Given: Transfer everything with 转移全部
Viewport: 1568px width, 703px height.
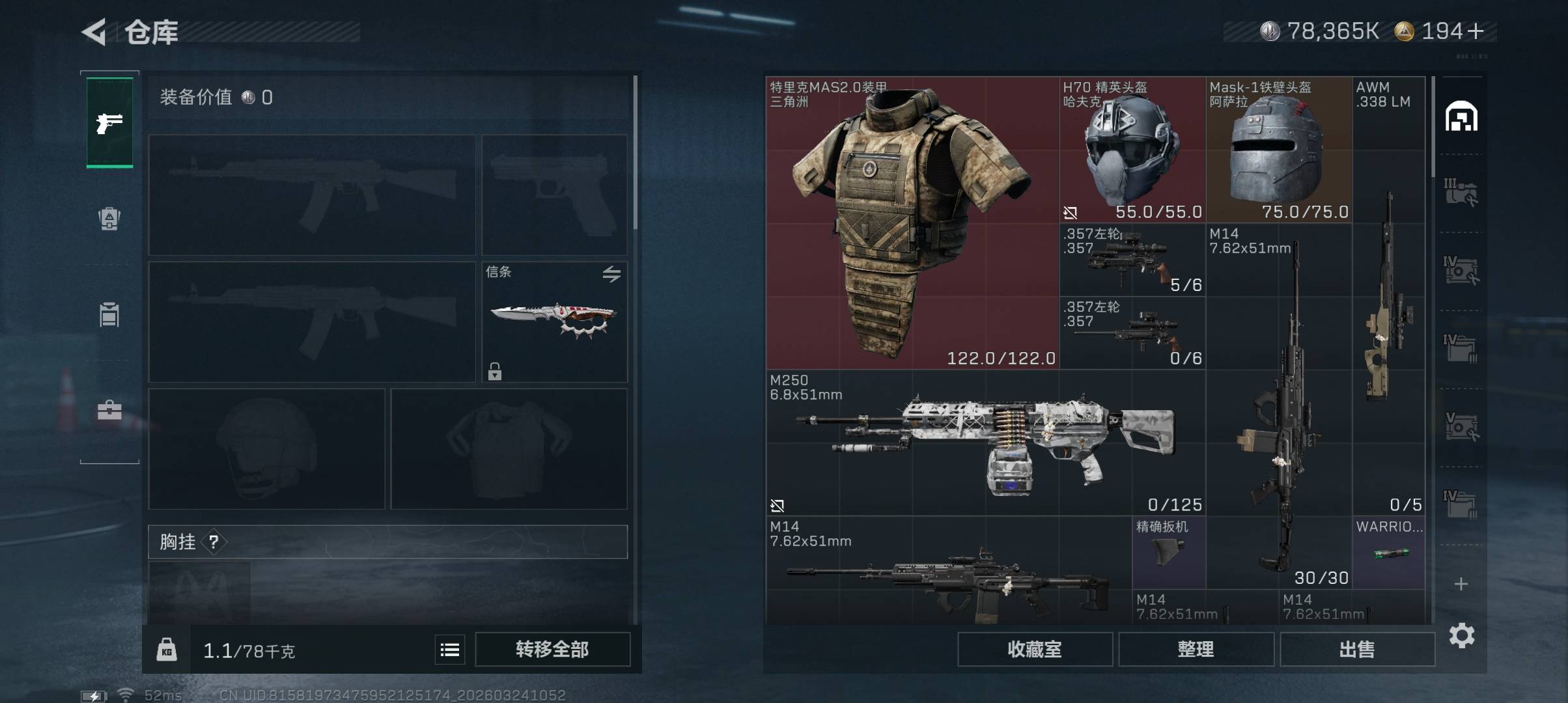Looking at the screenshot, I should [552, 650].
